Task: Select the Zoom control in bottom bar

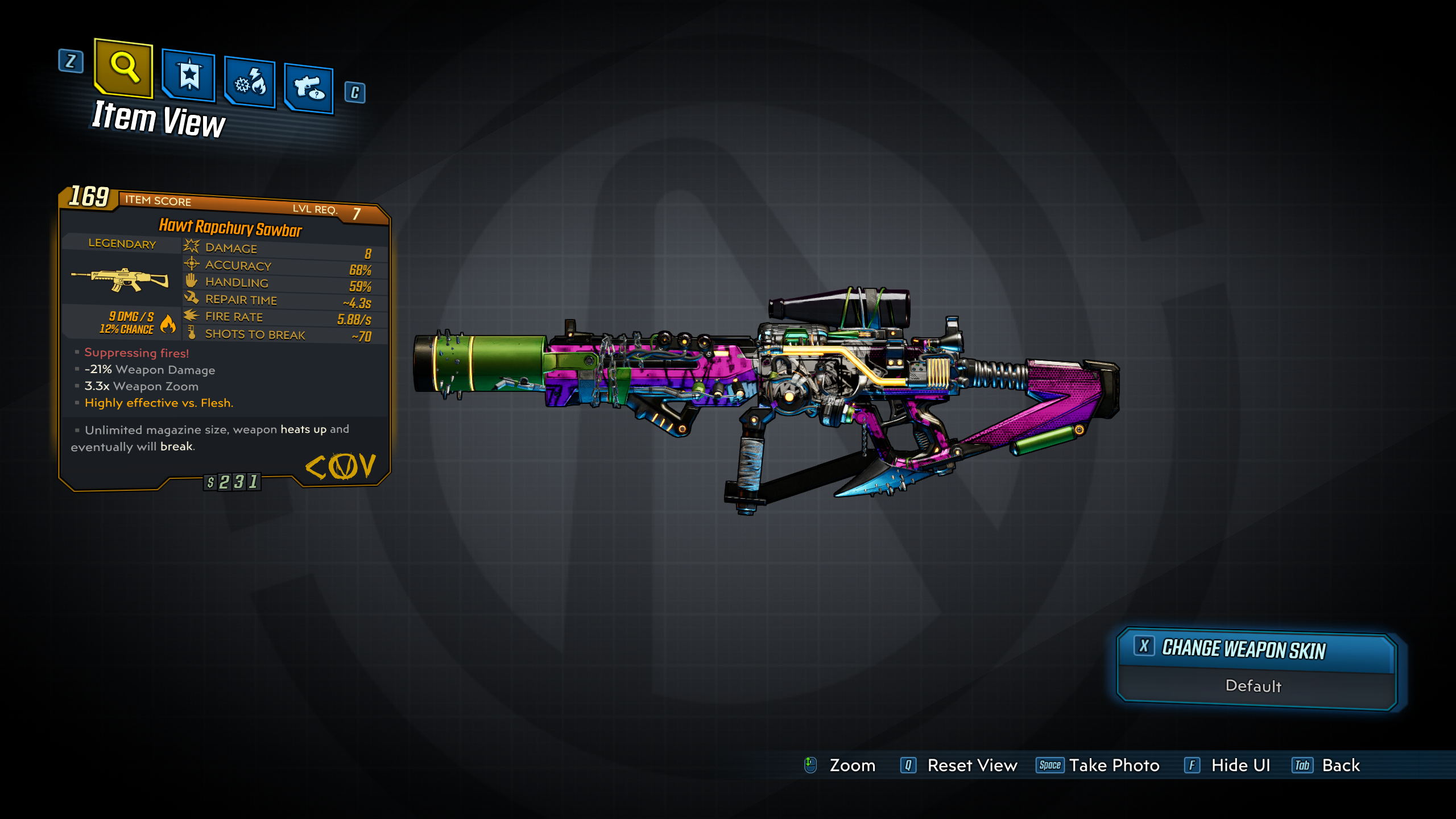Action: [x=851, y=766]
